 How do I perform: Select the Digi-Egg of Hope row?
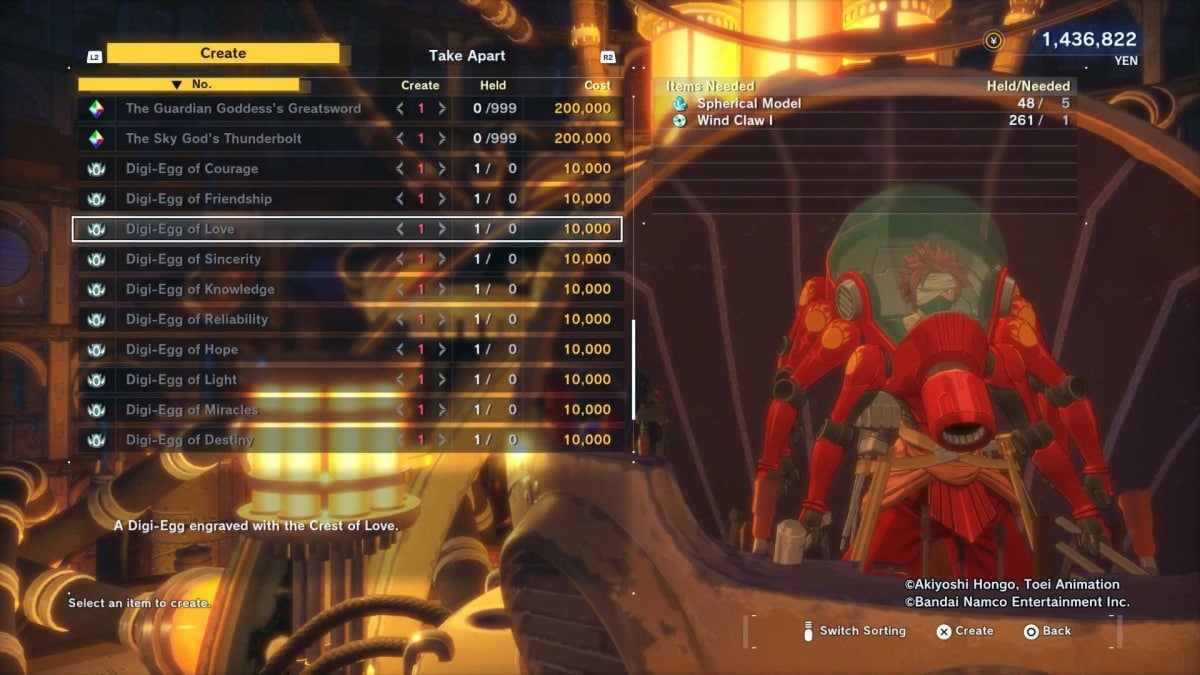pos(181,349)
